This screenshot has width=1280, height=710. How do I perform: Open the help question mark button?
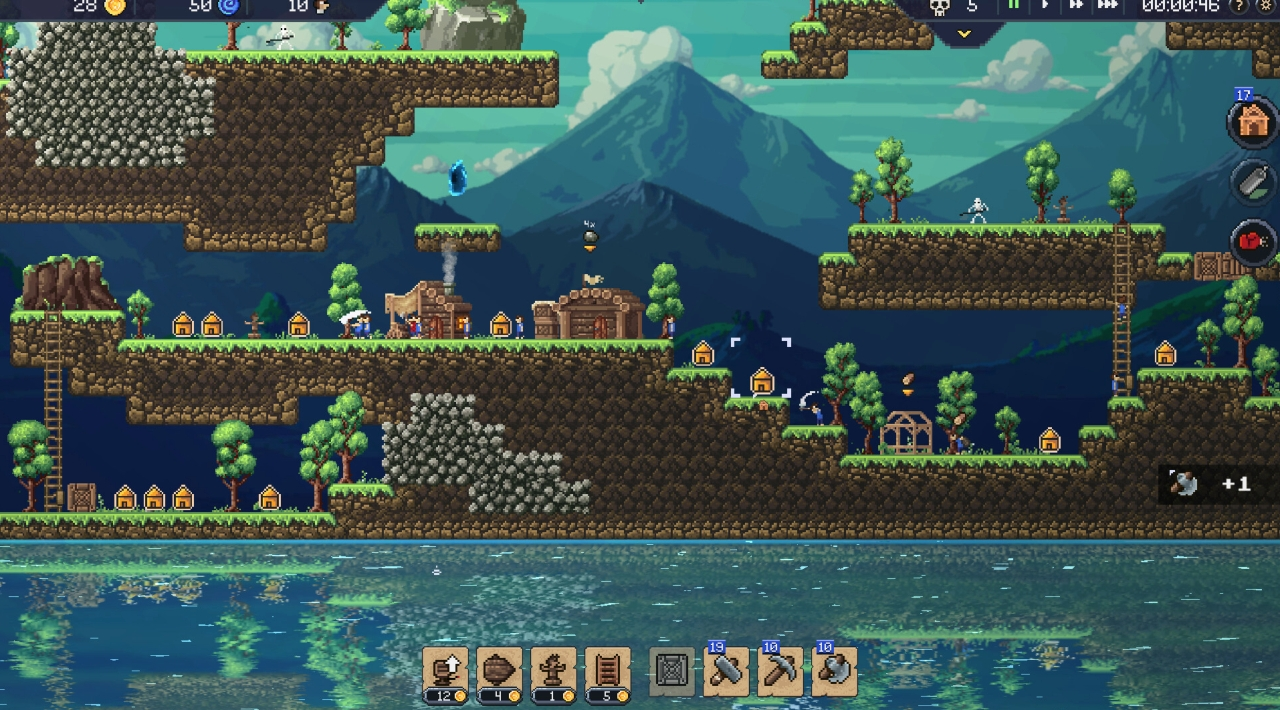[x=1240, y=6]
